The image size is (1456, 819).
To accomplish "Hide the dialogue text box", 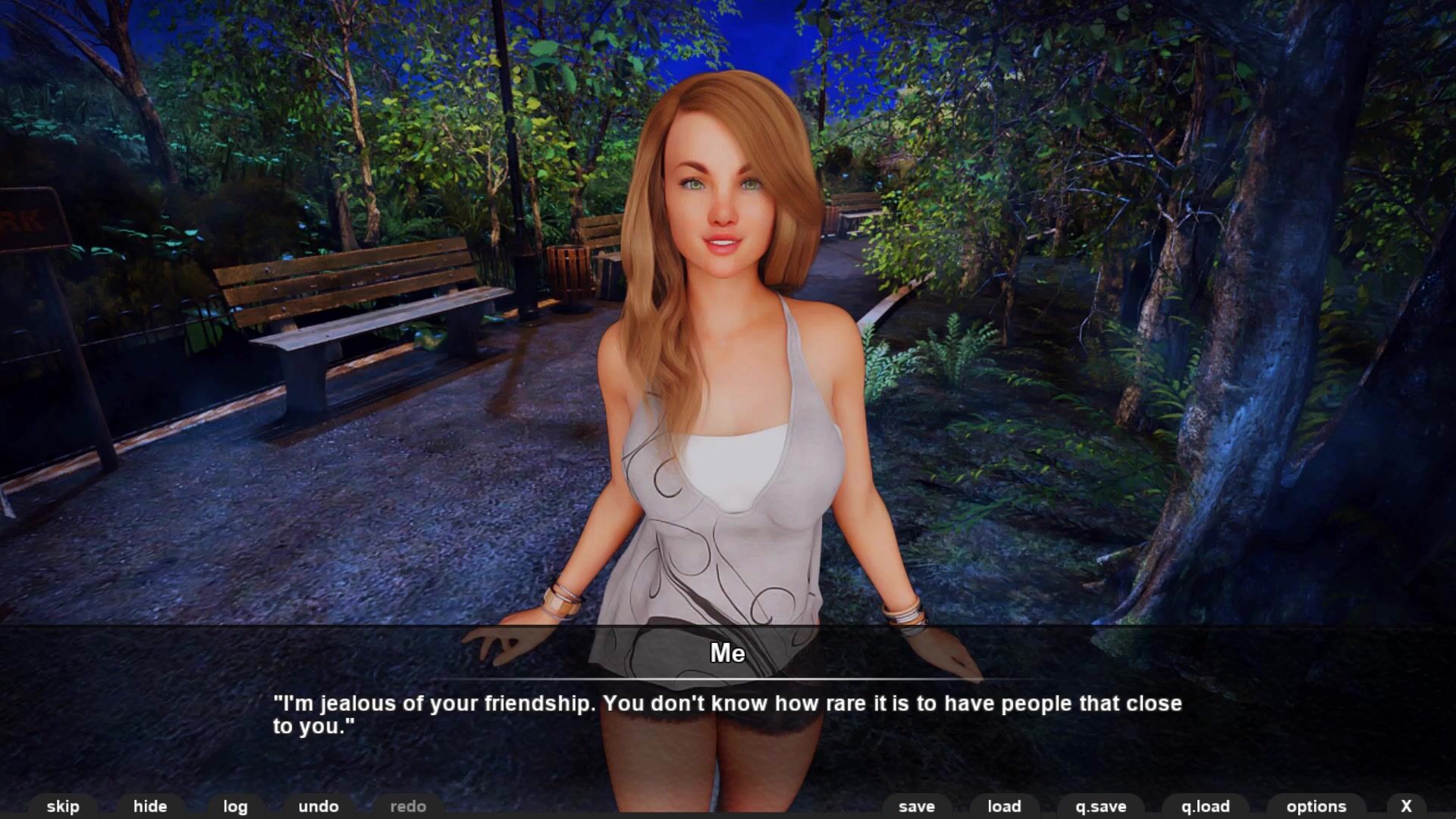I will [150, 806].
